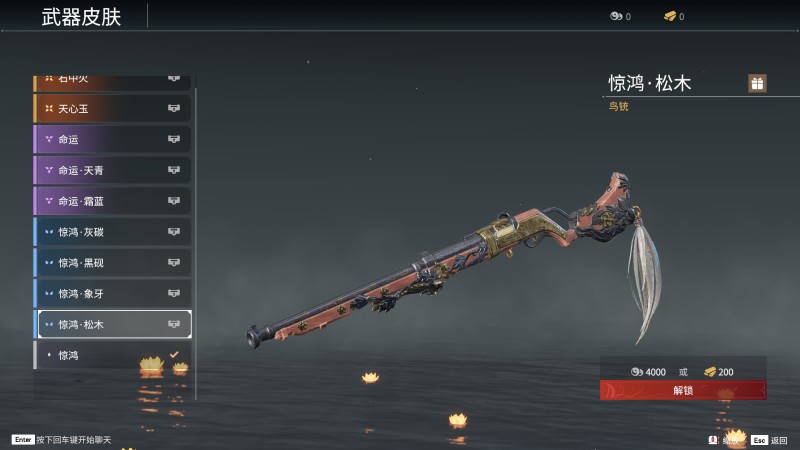
Task: Choose the 命运 weapon skin
Action: (112, 139)
